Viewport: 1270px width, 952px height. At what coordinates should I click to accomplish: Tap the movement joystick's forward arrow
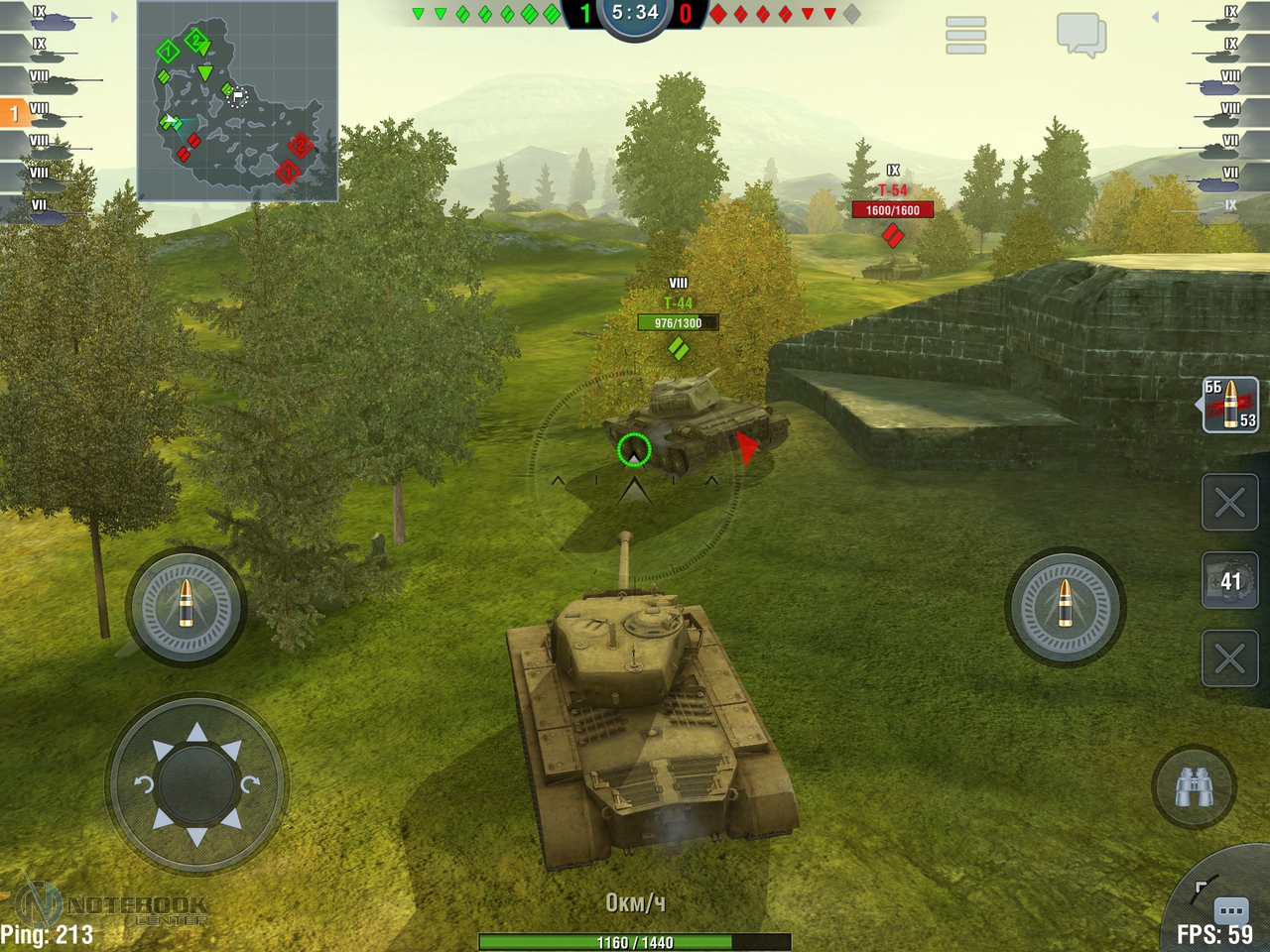197,734
